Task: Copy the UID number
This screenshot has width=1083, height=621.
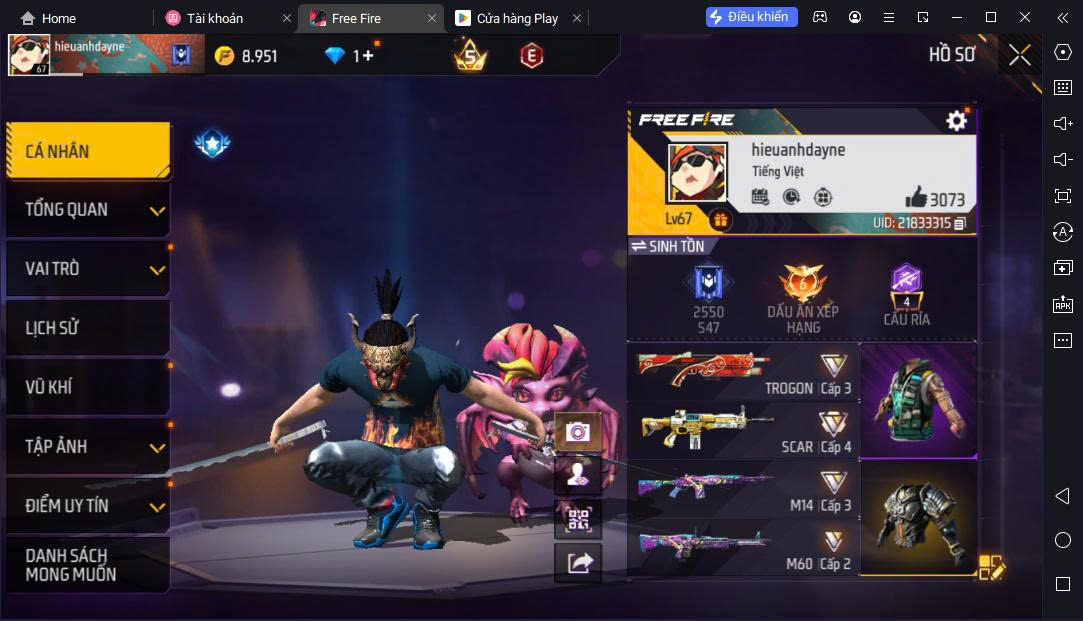Action: (x=960, y=223)
